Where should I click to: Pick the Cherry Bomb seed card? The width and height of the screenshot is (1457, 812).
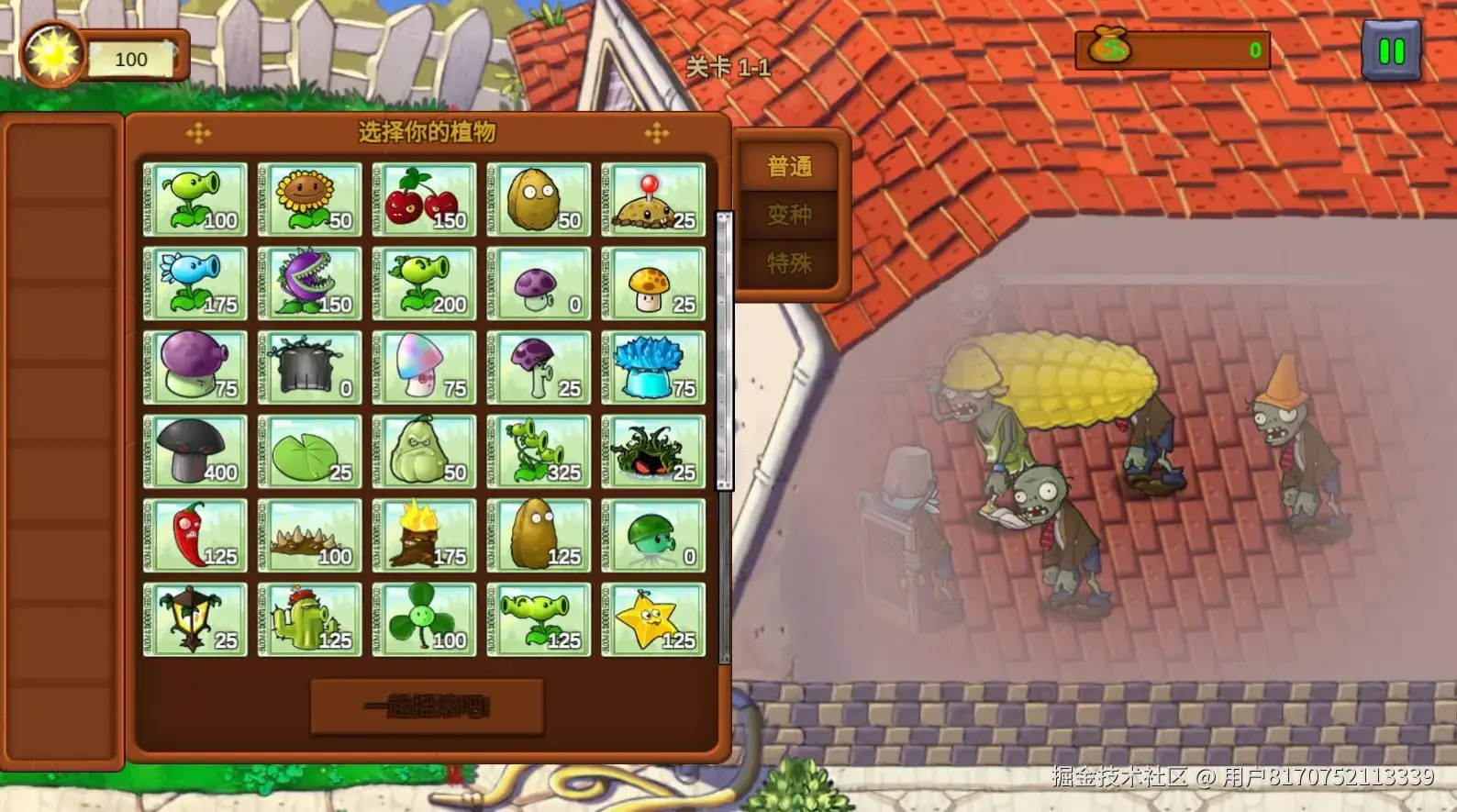click(424, 200)
